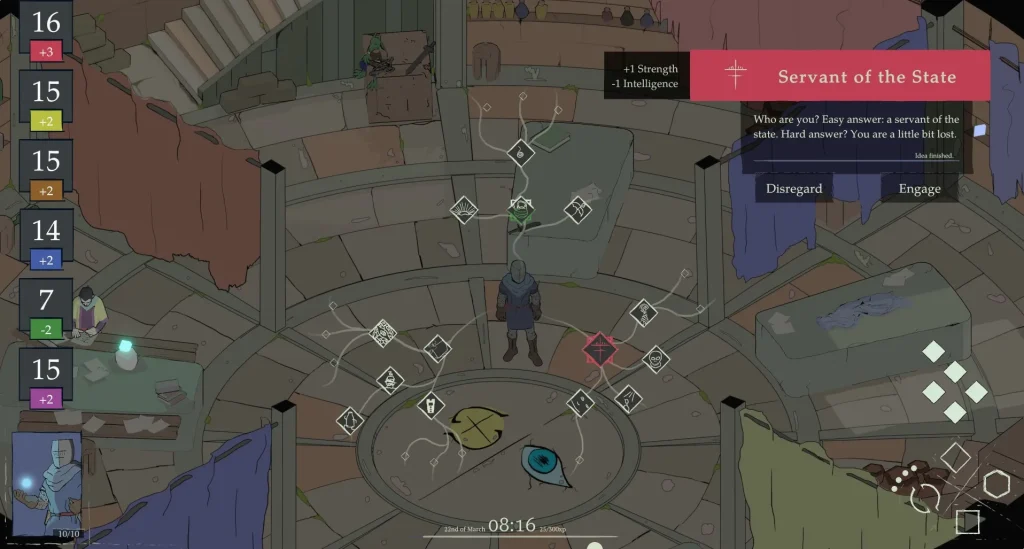The image size is (1024, 549).
Task: Click the circular arrows icon
Action: tap(926, 497)
